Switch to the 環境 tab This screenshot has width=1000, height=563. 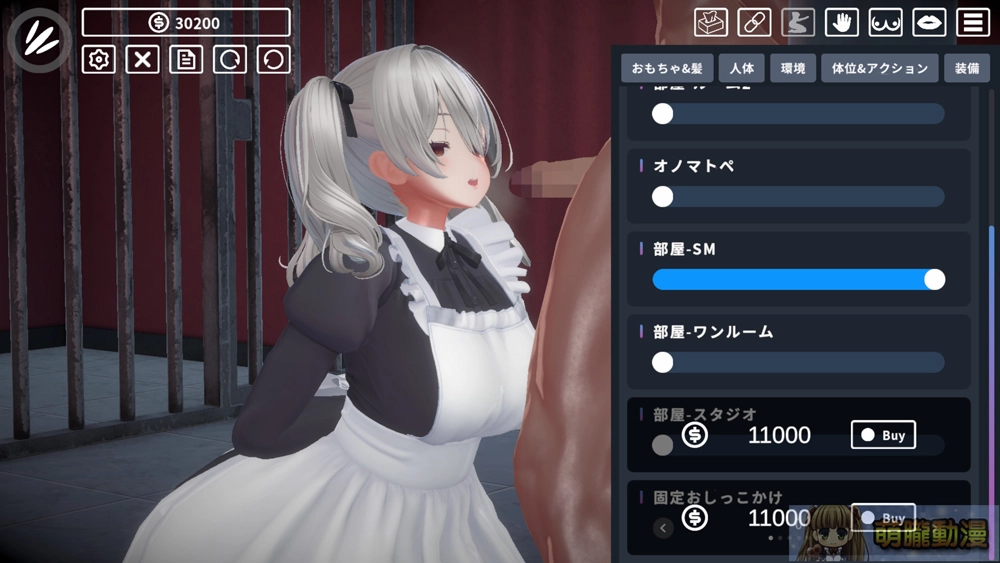click(x=793, y=69)
